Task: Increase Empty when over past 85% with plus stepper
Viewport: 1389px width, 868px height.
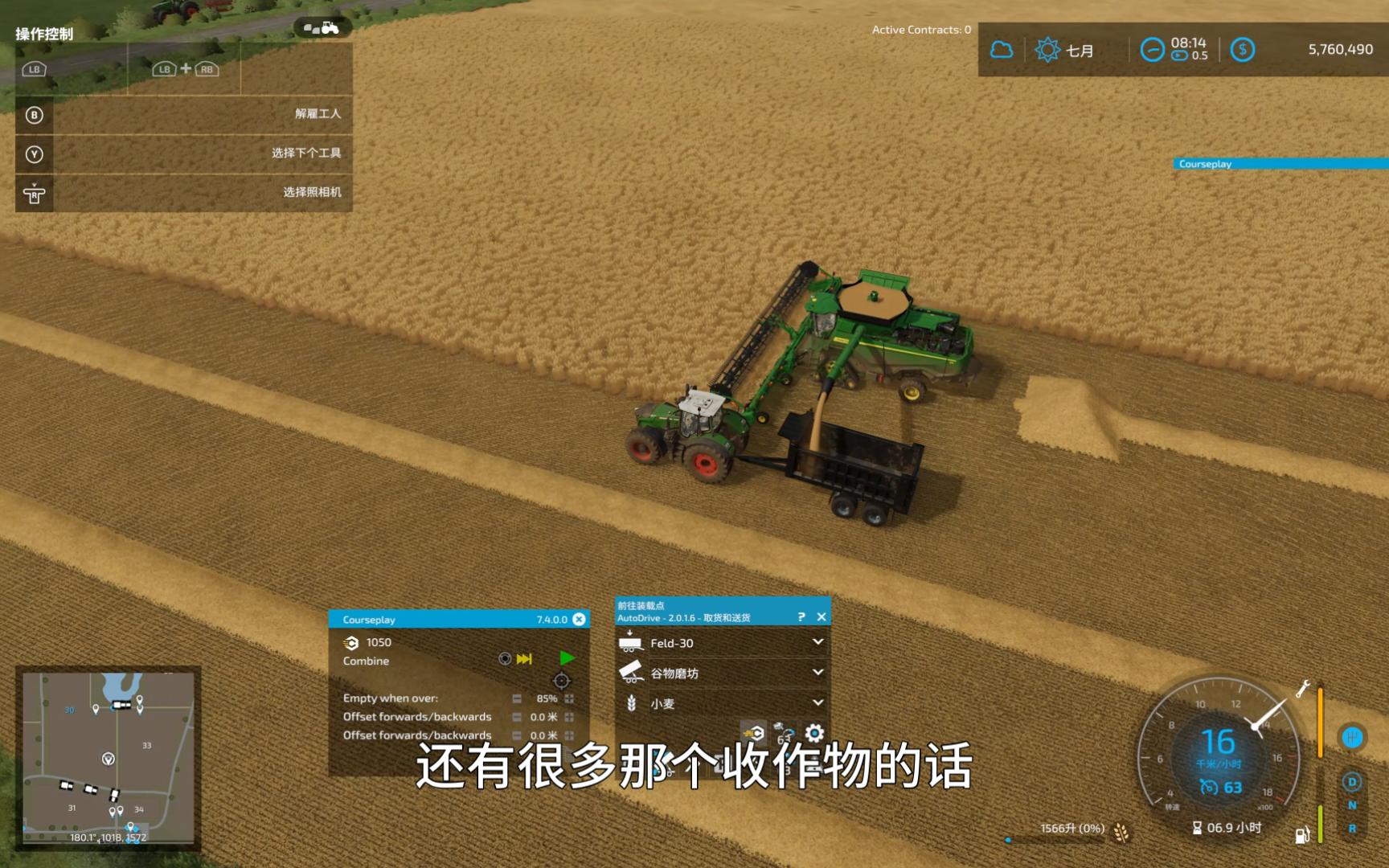Action: coord(569,698)
